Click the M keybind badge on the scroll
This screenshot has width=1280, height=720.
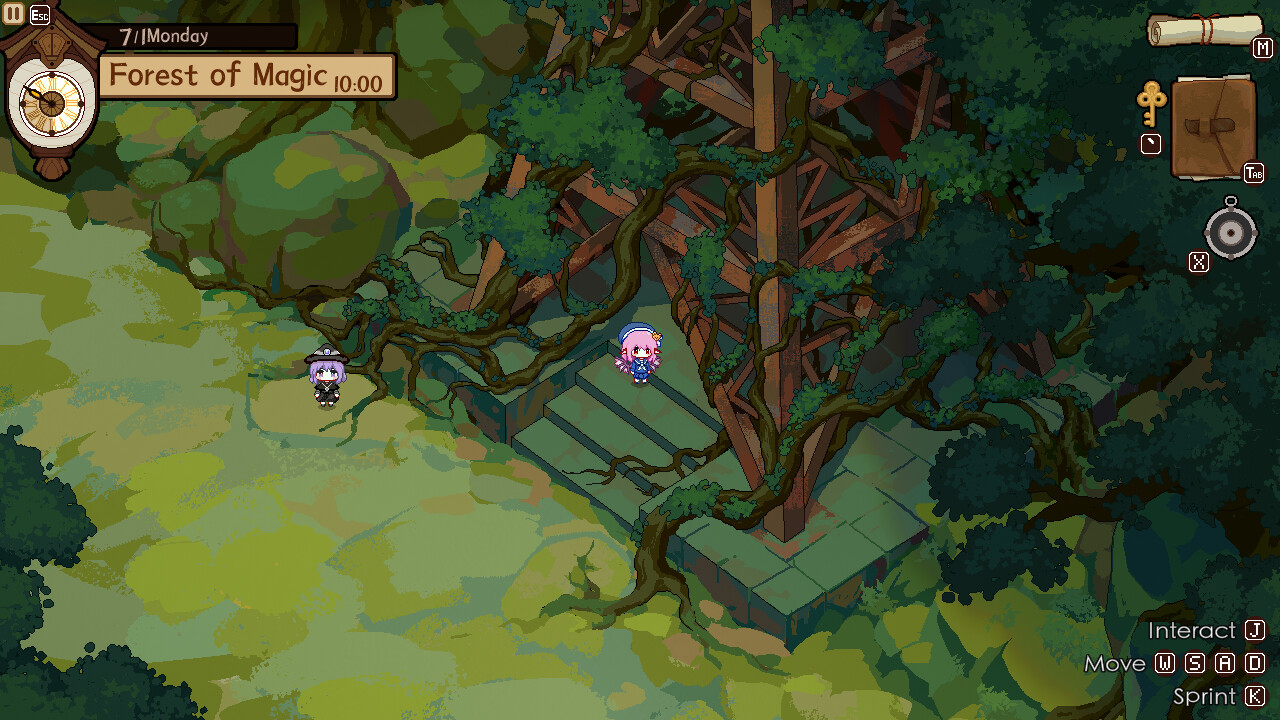(x=1262, y=47)
